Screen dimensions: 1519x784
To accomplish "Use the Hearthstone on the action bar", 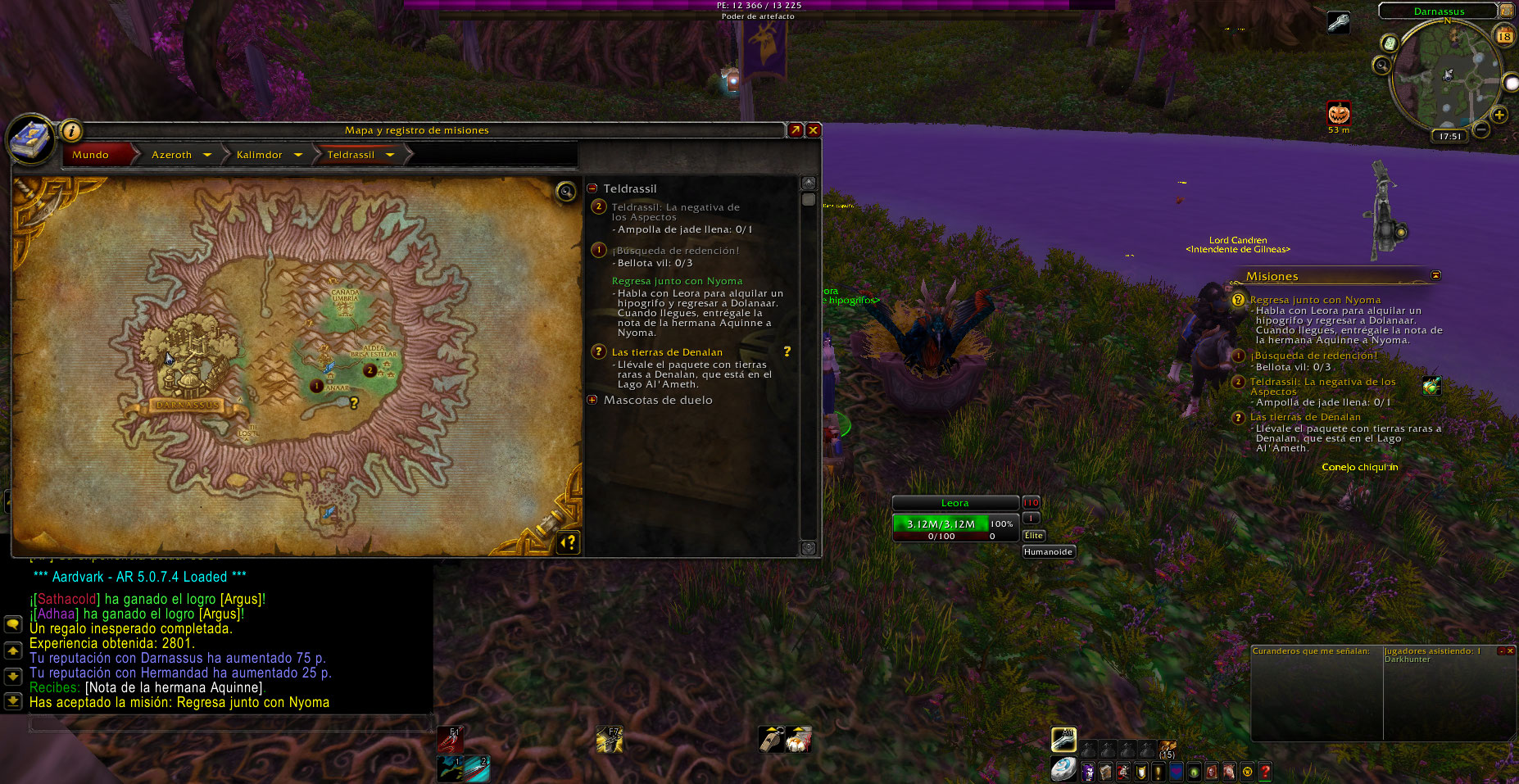I will [x=1063, y=769].
